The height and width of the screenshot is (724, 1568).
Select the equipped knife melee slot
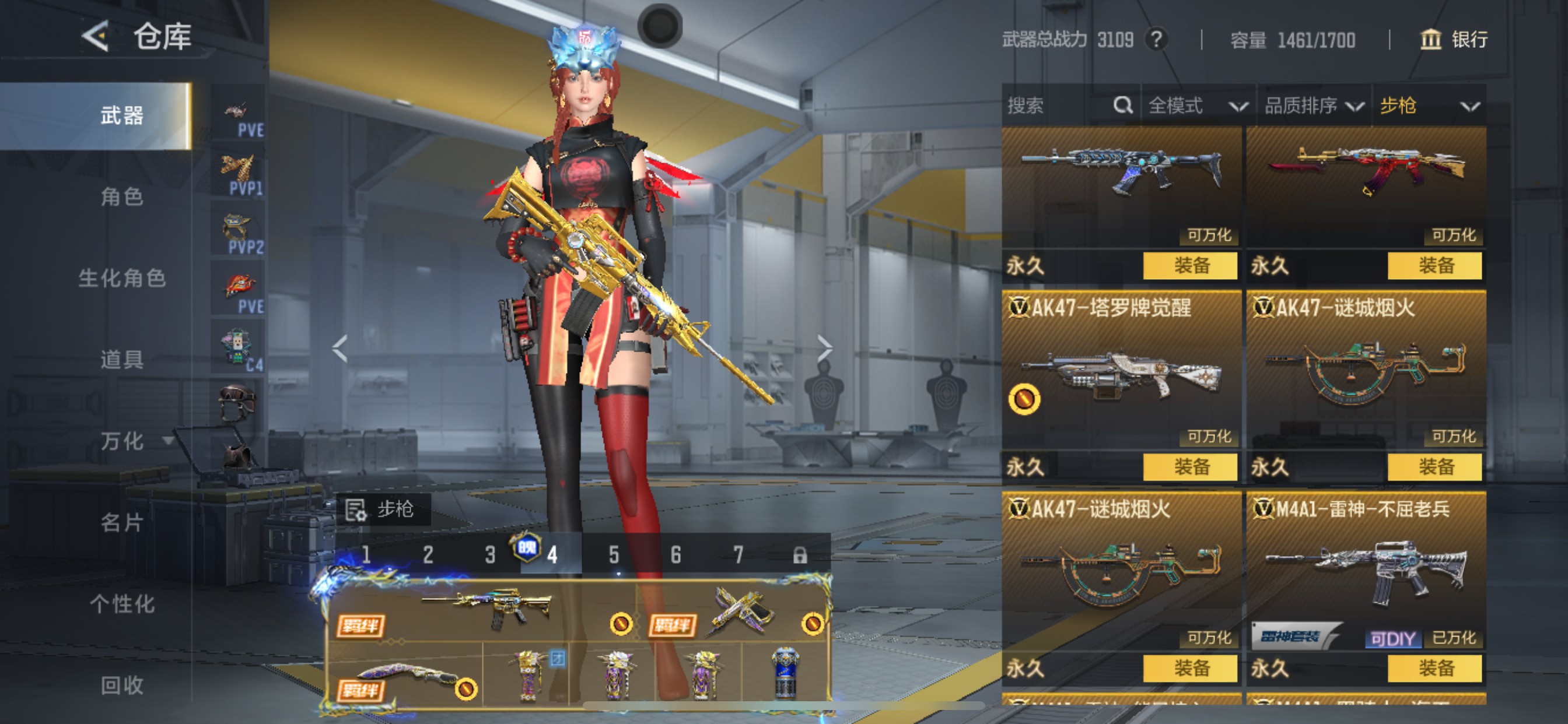(x=405, y=677)
